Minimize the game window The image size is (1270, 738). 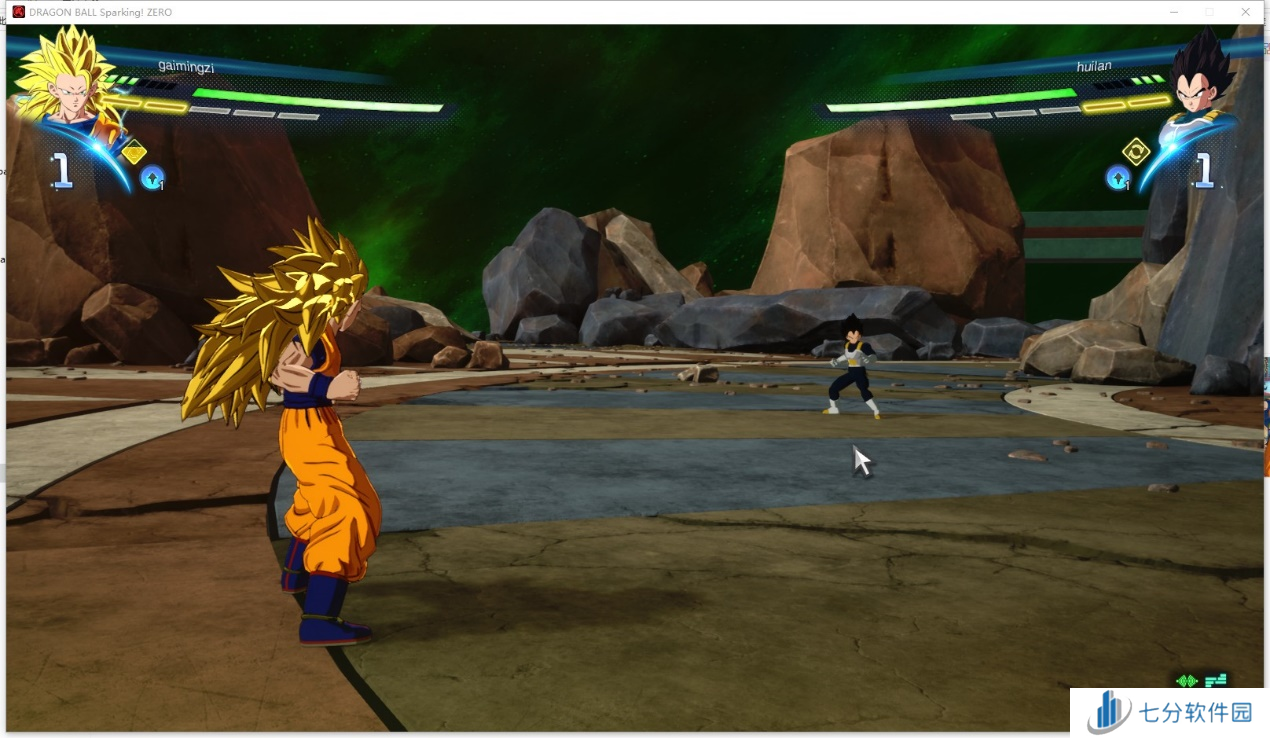(x=1174, y=12)
